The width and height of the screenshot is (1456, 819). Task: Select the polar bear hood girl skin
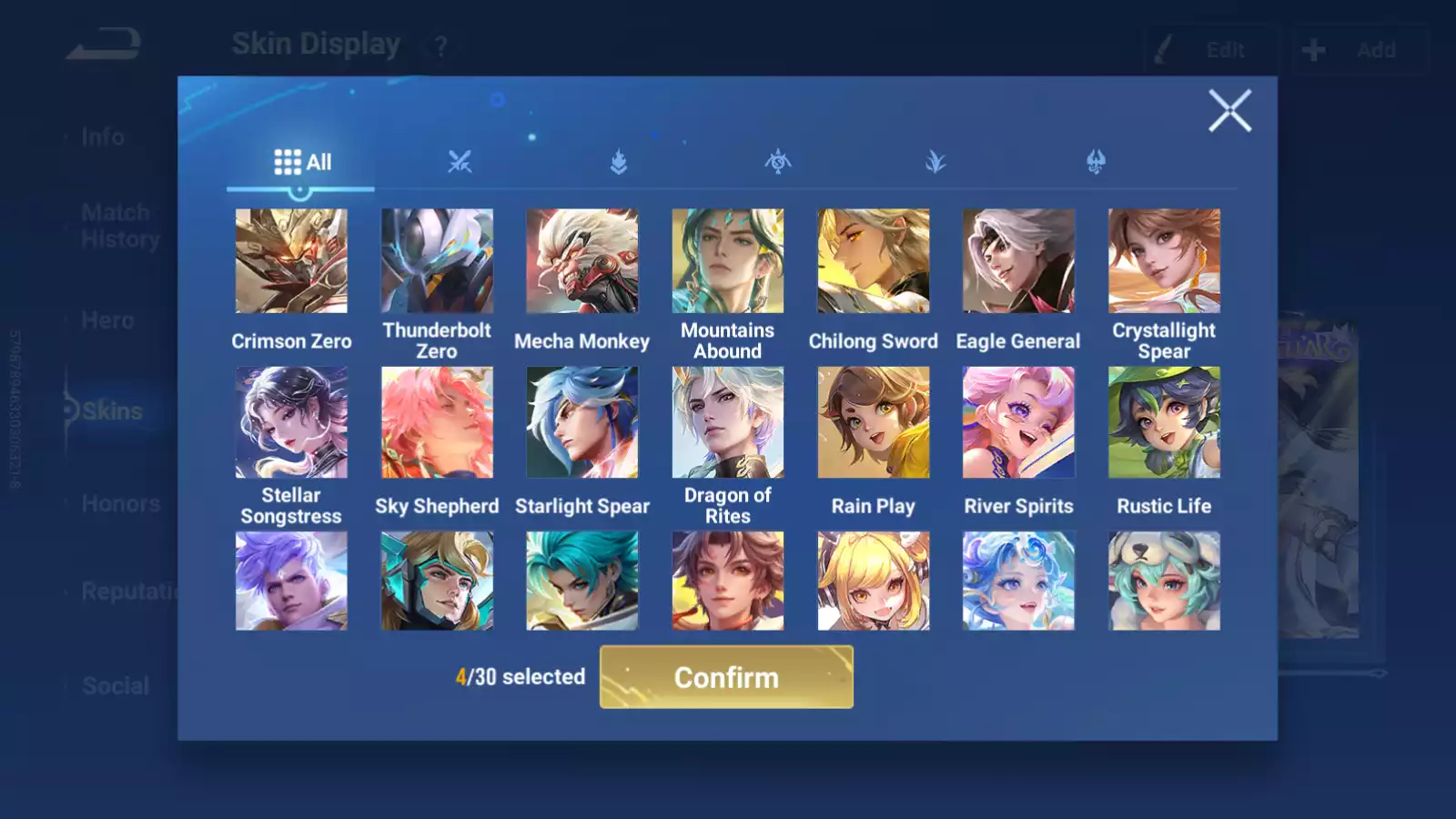(x=1164, y=581)
